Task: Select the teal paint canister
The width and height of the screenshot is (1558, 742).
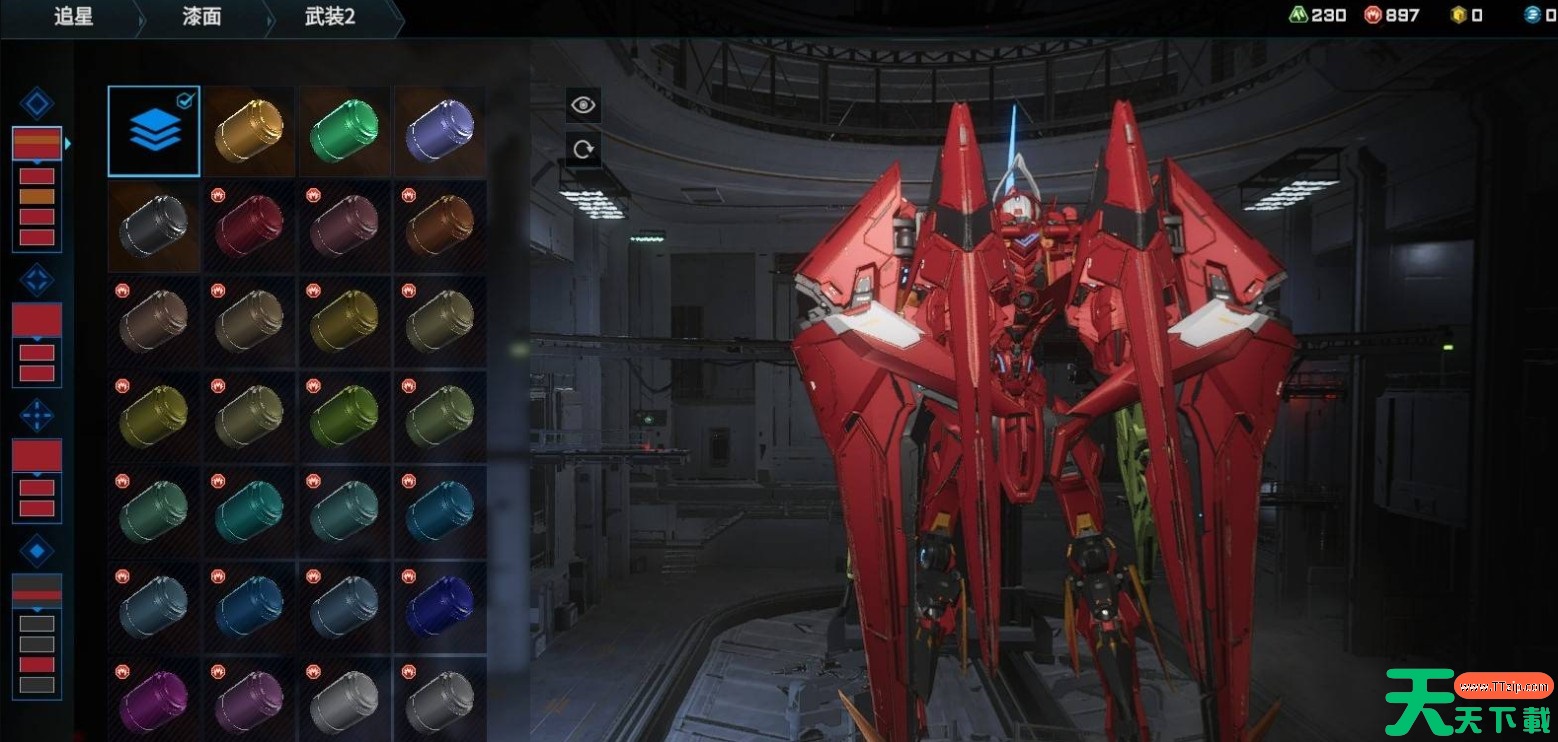Action: click(x=249, y=512)
